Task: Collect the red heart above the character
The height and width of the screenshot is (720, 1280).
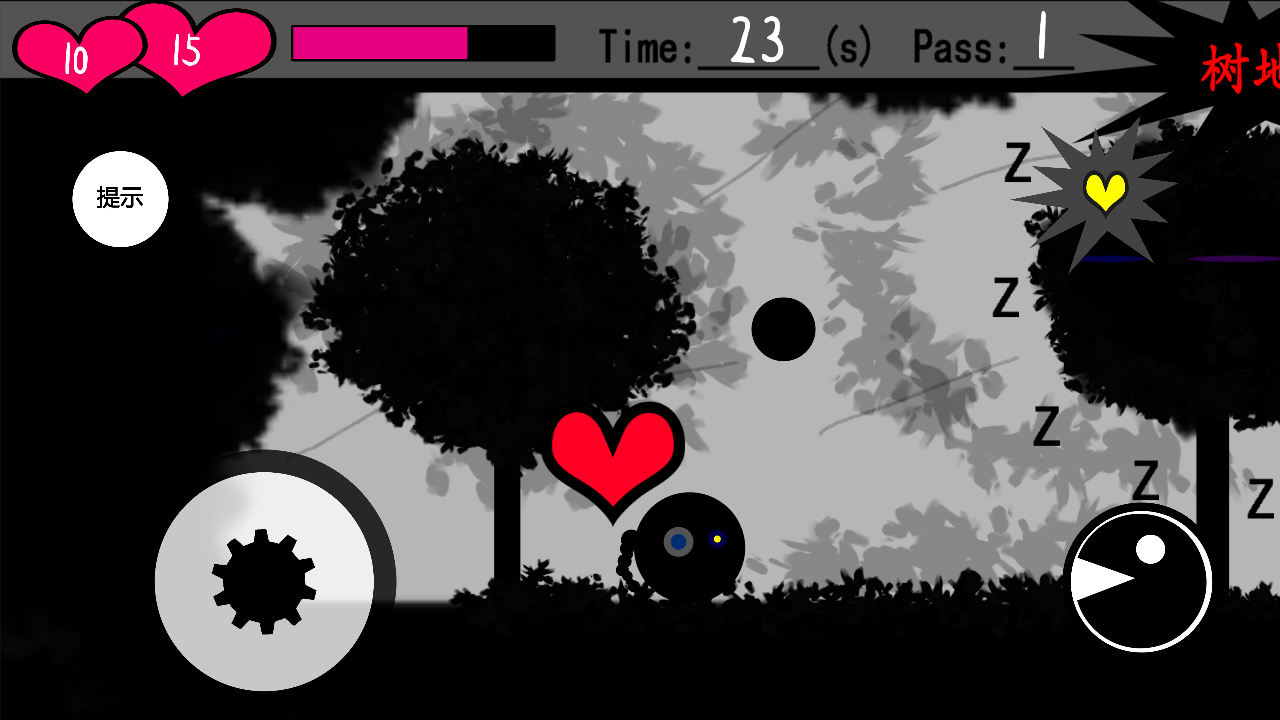Action: 615,450
